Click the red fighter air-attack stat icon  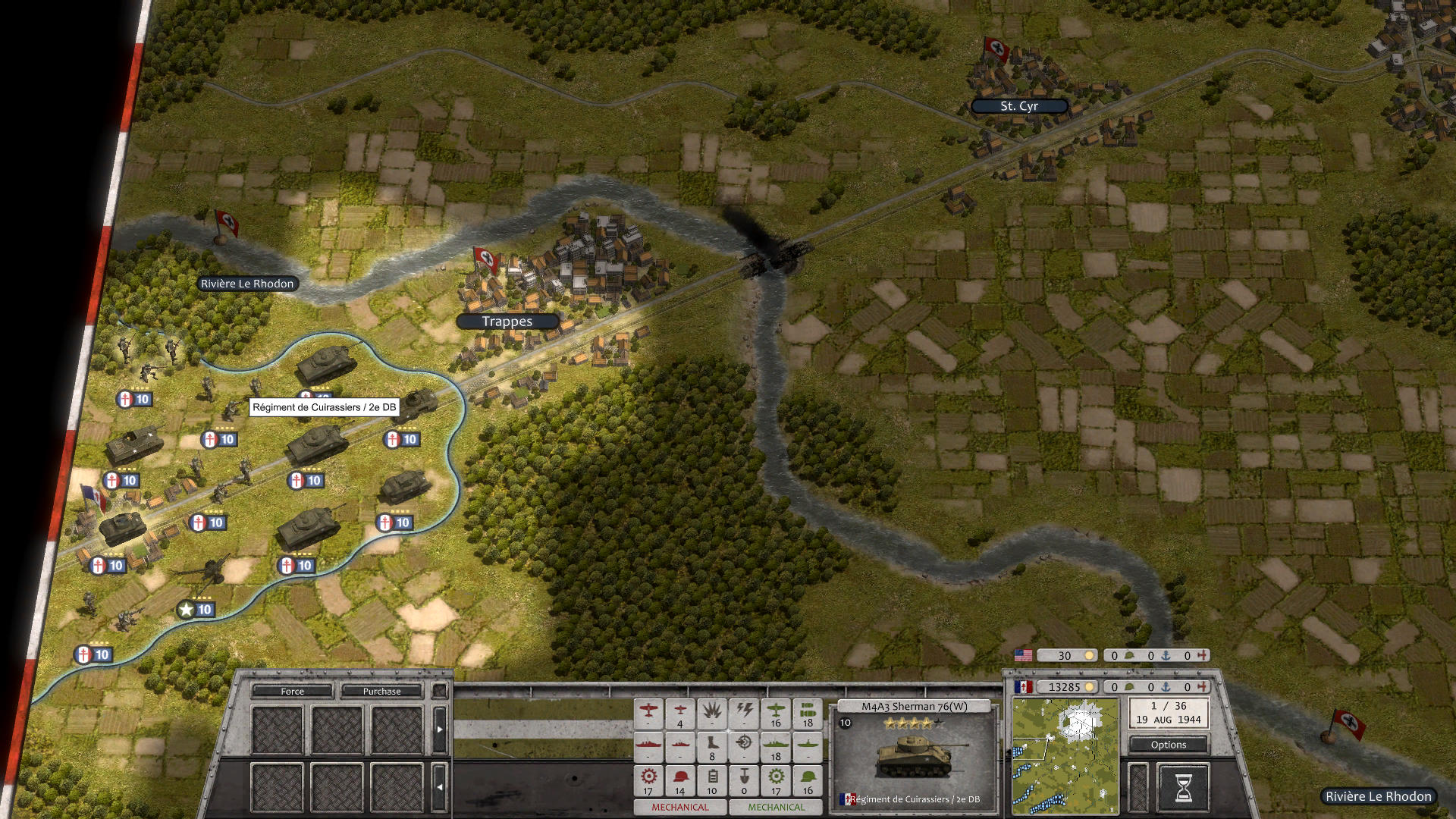[648, 711]
